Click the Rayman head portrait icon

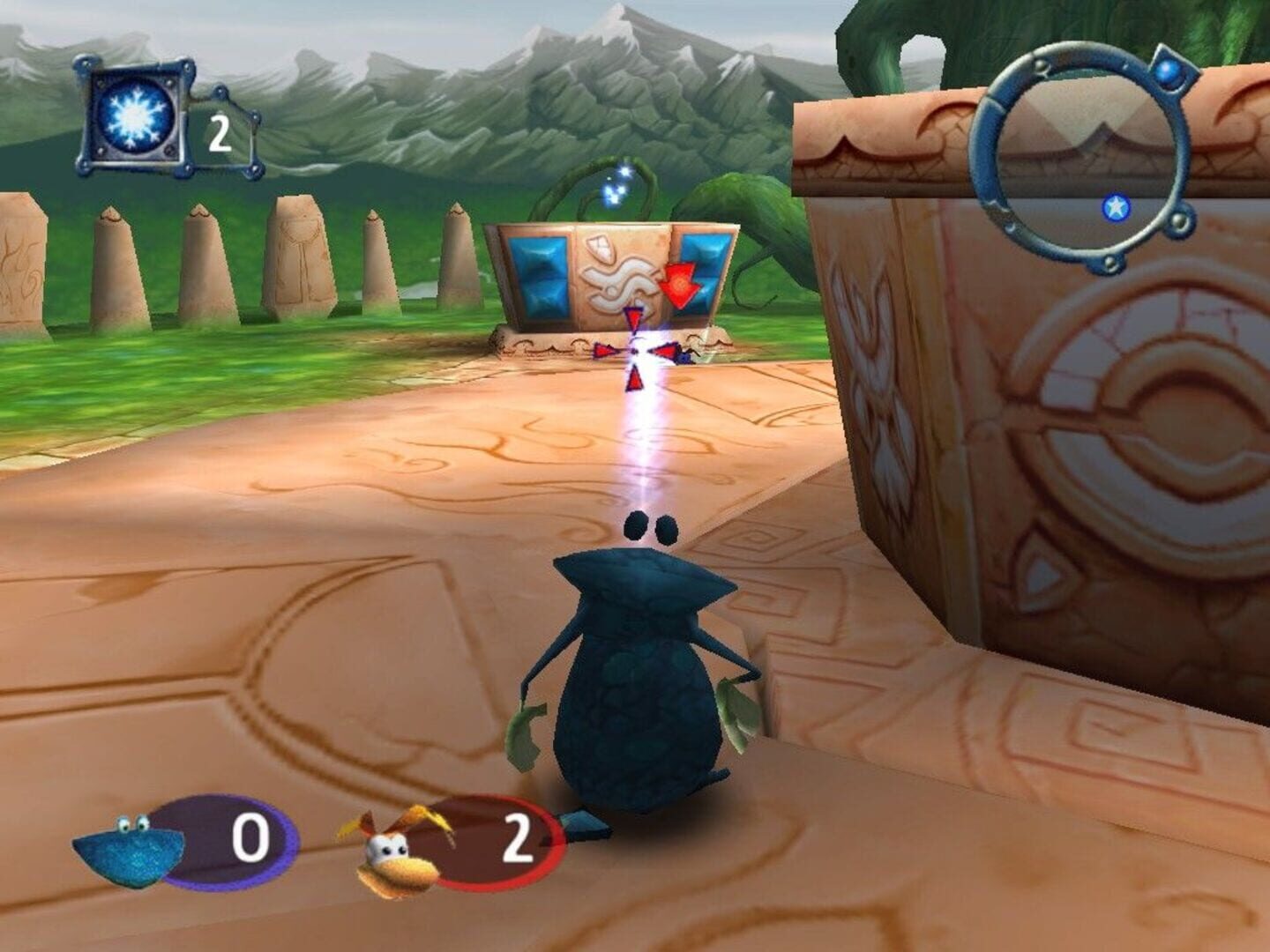coord(394,851)
